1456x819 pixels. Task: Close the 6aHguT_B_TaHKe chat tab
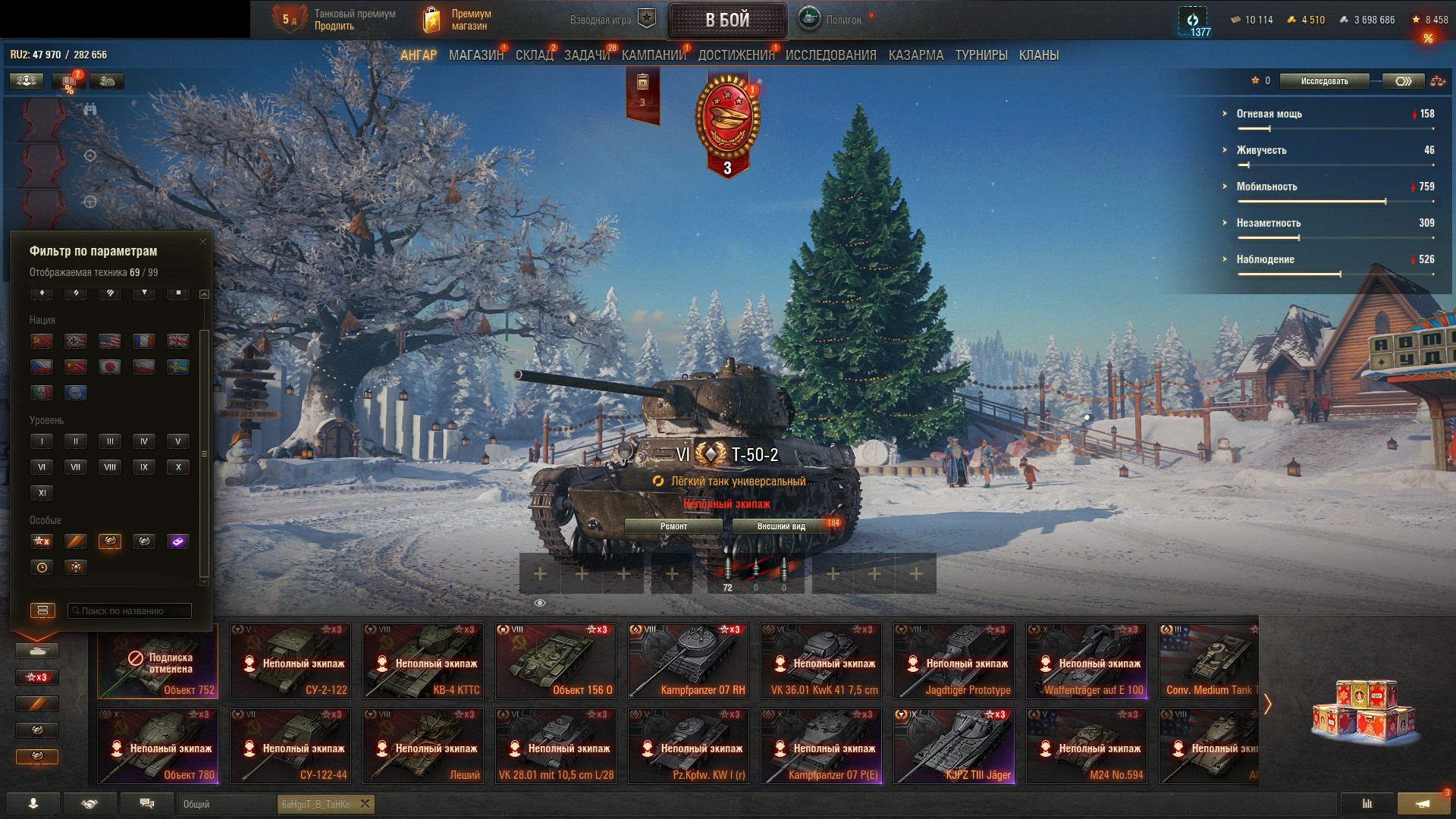tap(365, 804)
